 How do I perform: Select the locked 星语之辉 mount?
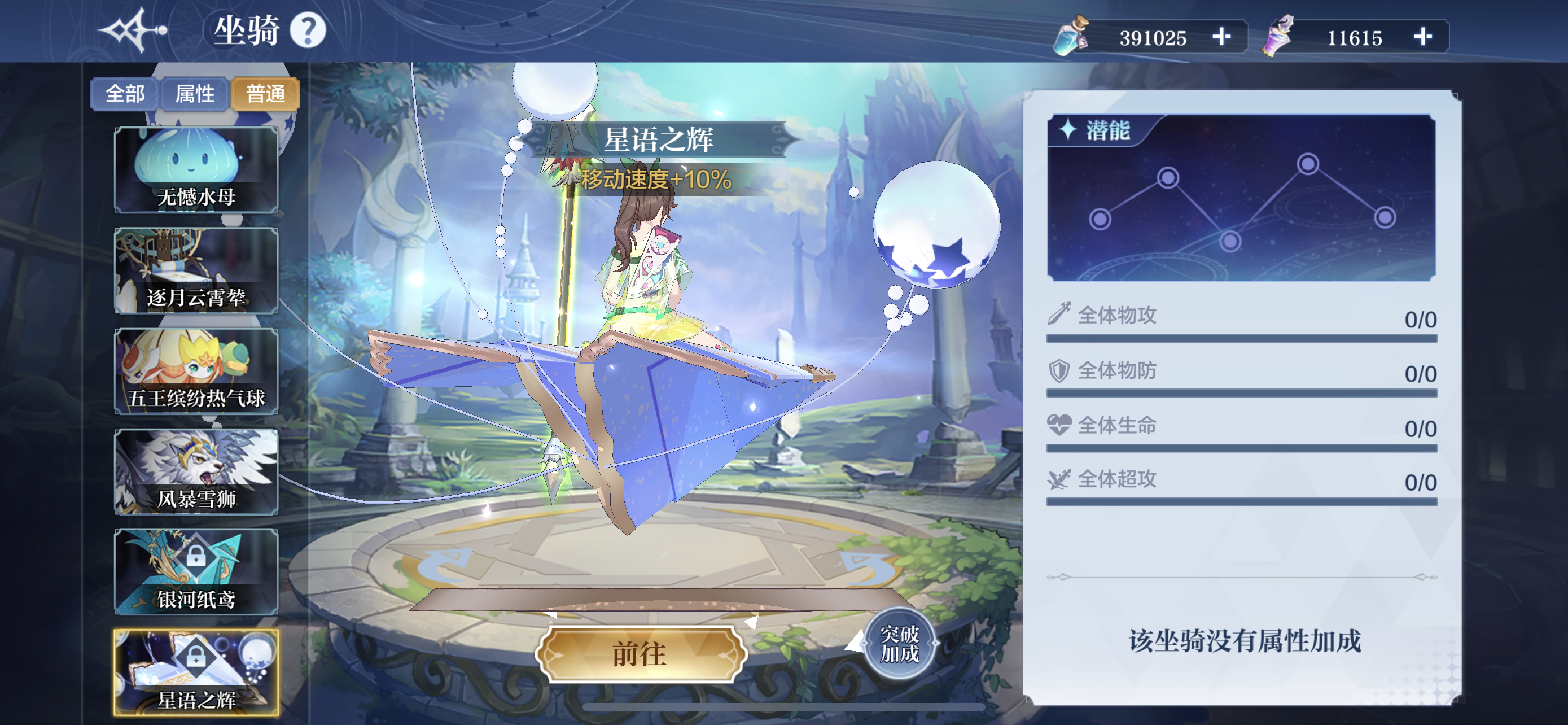click(196, 672)
